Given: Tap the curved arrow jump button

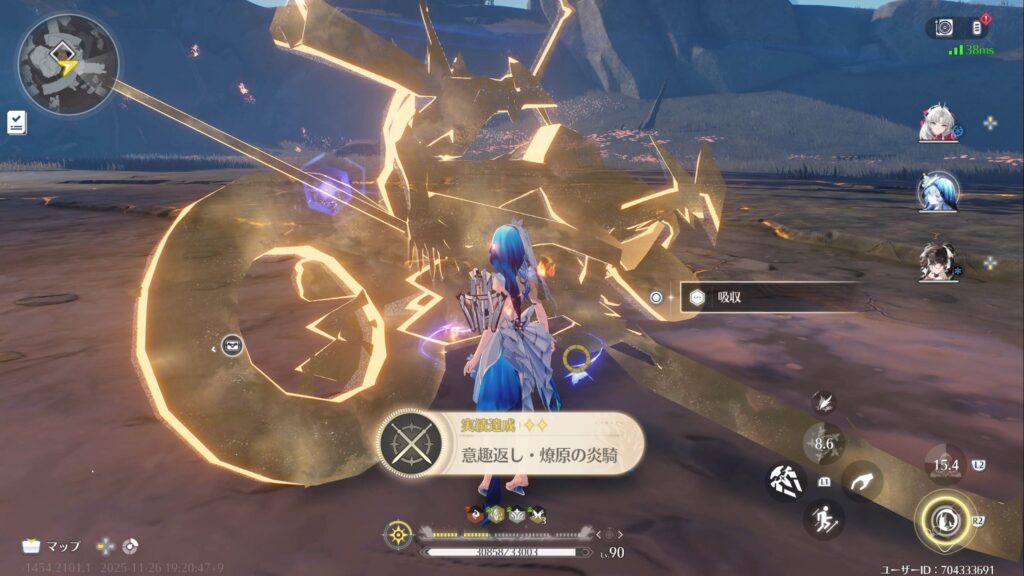Looking at the screenshot, I should (861, 481).
